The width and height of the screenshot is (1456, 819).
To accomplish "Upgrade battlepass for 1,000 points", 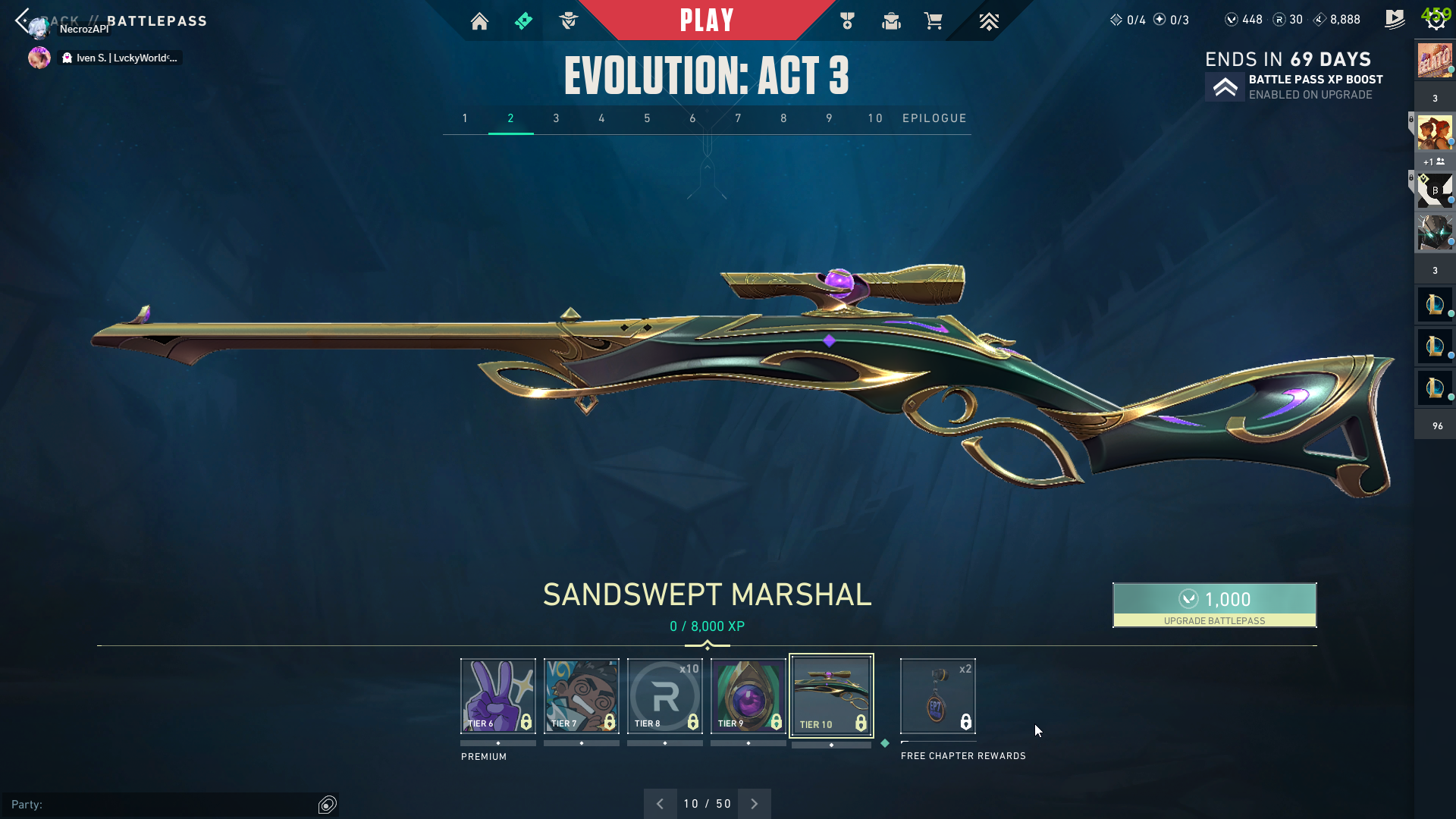I will [1214, 604].
